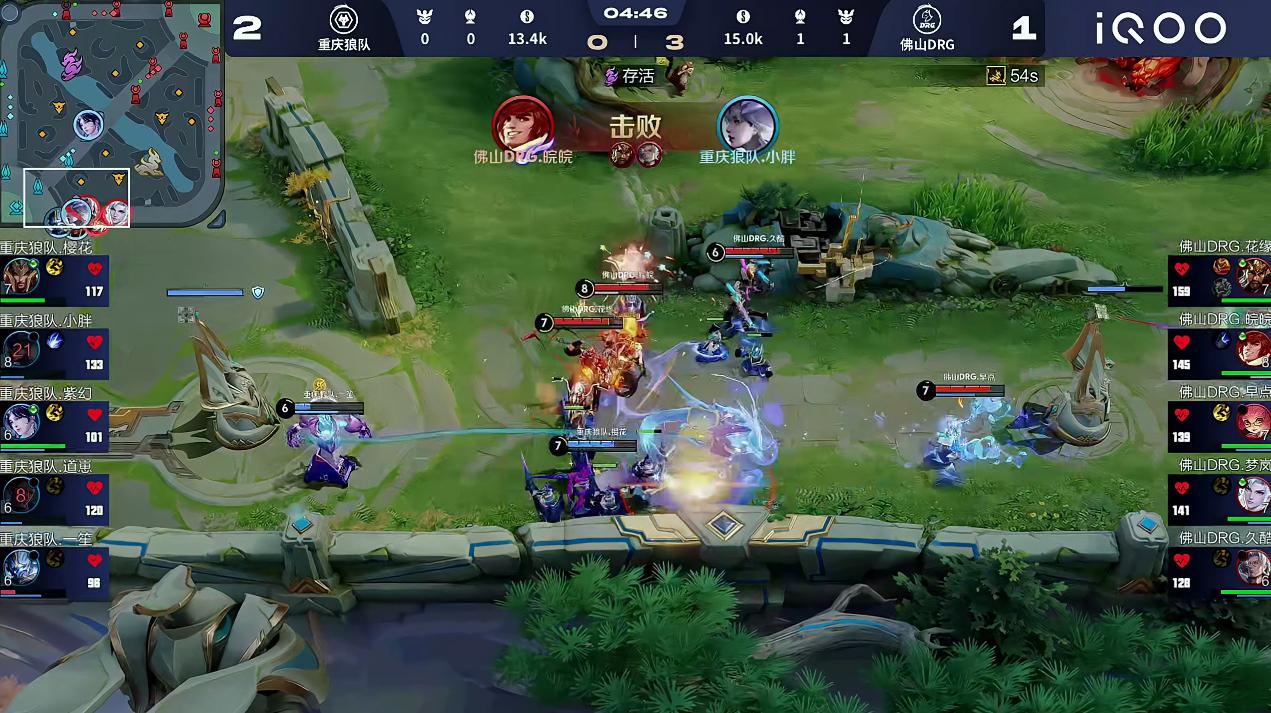1271x713 pixels.
Task: Select player 佛山DRG.皖皖's hero portrait
Action: (x=1252, y=349)
